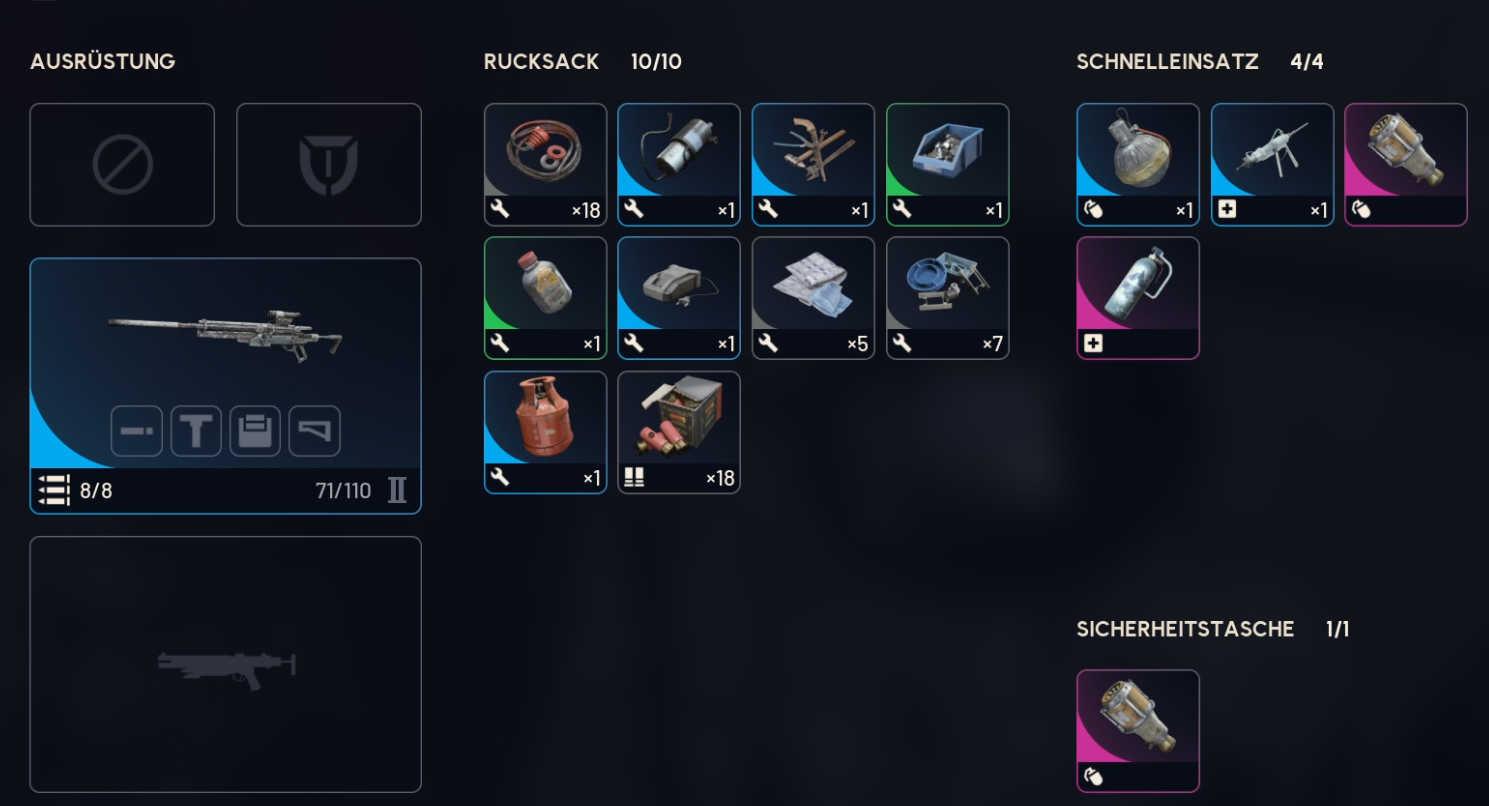The image size is (1489, 806).
Task: Open the magazine attachment slot on the rifle
Action: point(255,430)
